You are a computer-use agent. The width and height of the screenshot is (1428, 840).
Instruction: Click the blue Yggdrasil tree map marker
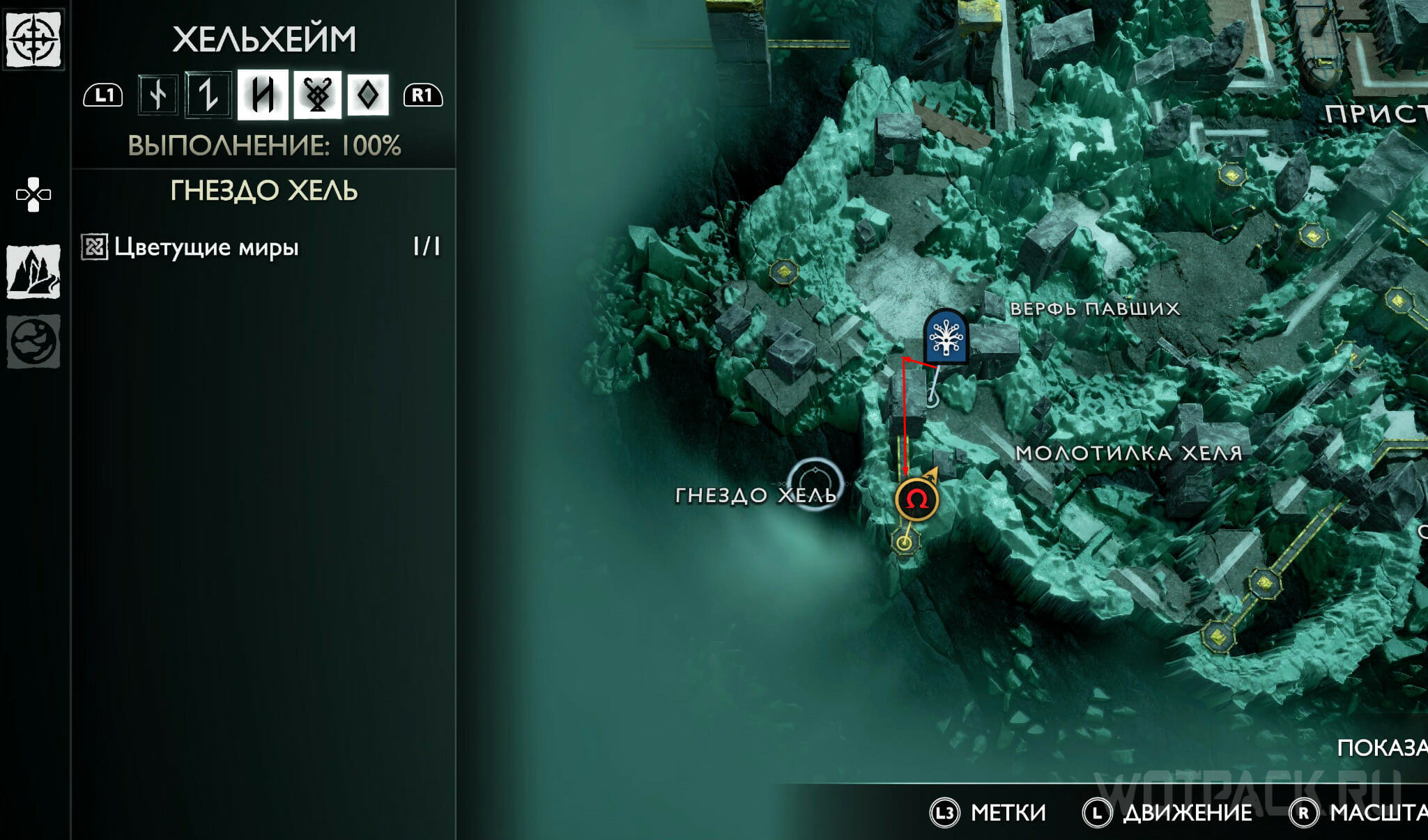[x=945, y=338]
